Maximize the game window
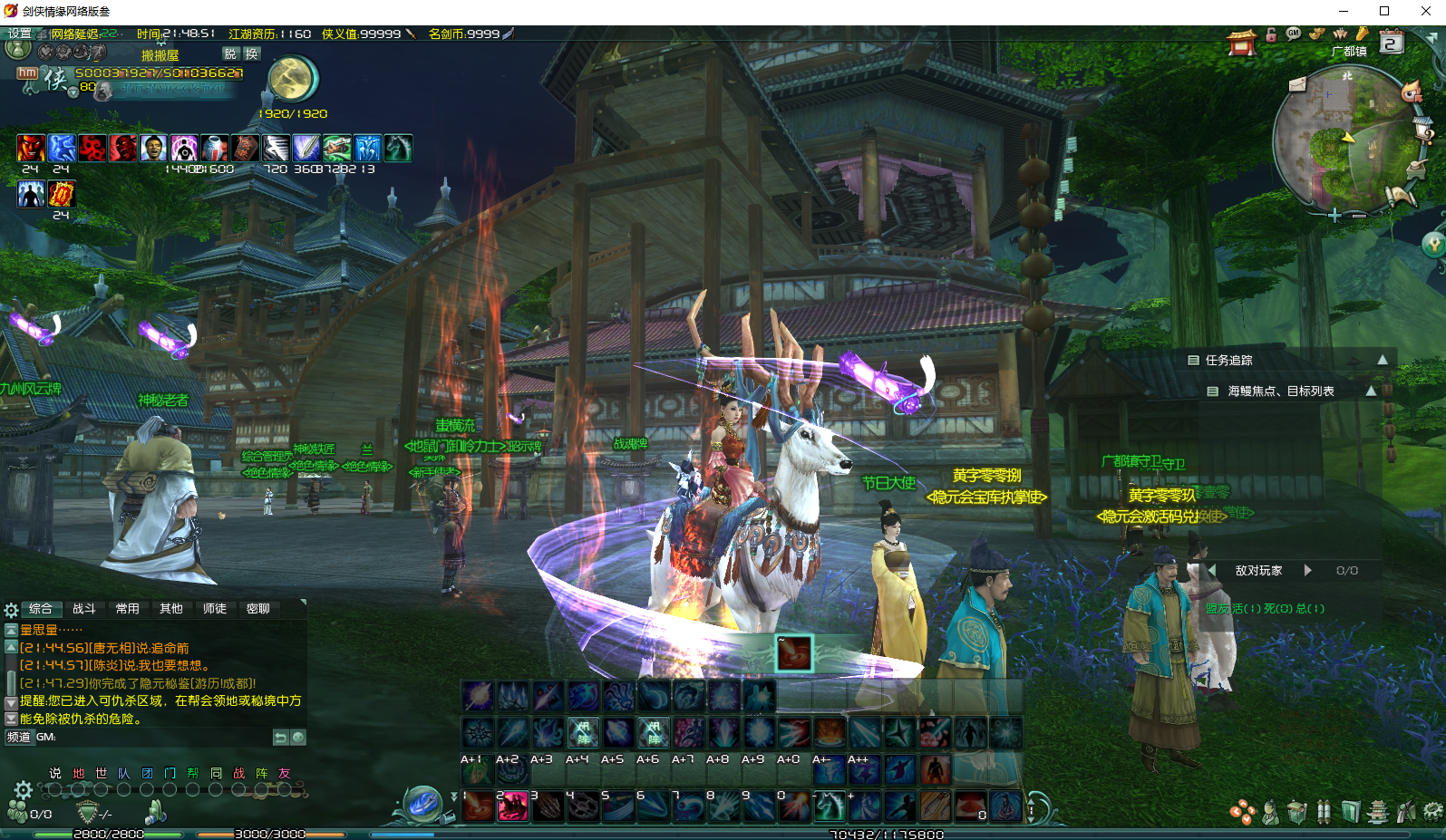Viewport: 1446px width, 840px height. (1384, 11)
